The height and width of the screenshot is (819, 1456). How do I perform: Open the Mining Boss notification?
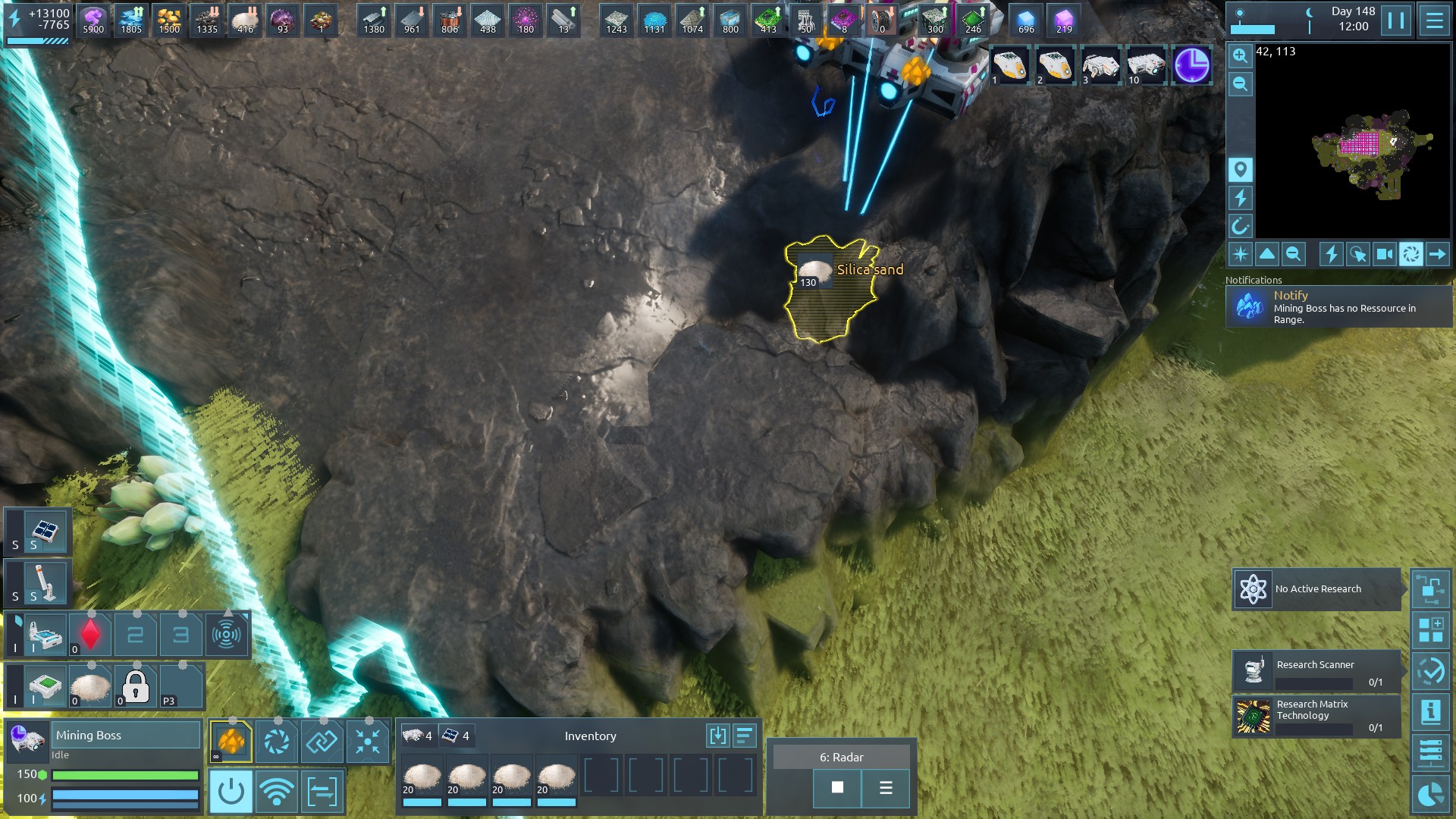[x=1338, y=307]
